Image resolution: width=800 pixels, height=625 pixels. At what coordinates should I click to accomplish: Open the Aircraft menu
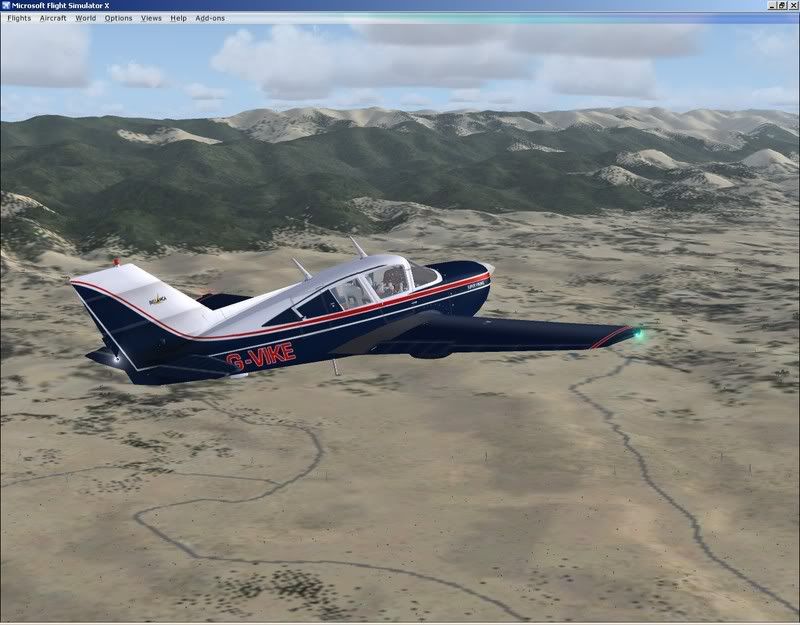53,18
